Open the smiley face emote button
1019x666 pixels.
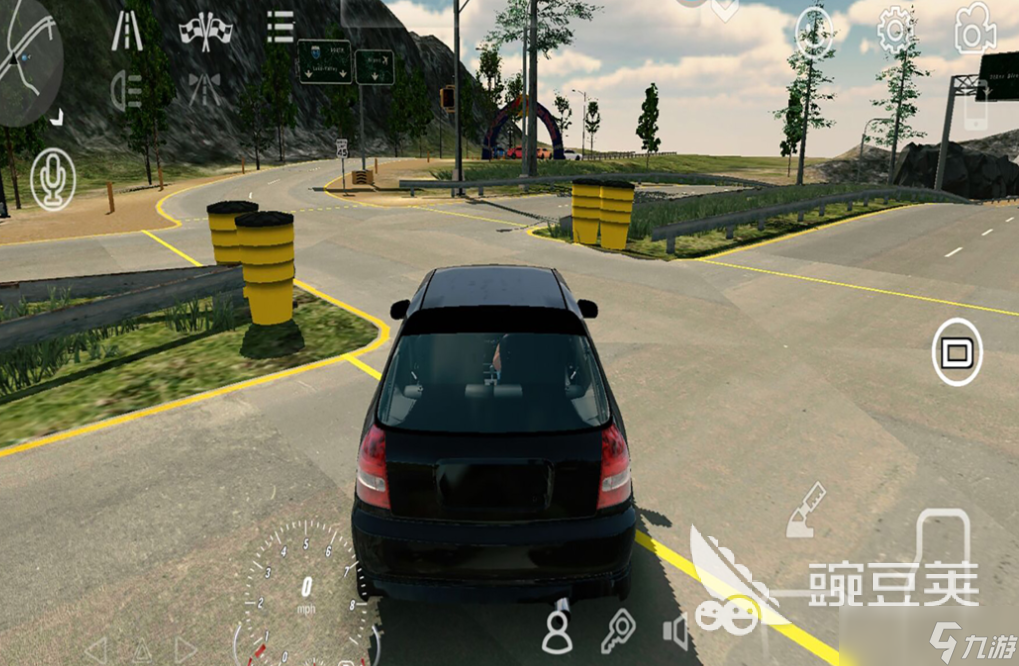pos(814,34)
